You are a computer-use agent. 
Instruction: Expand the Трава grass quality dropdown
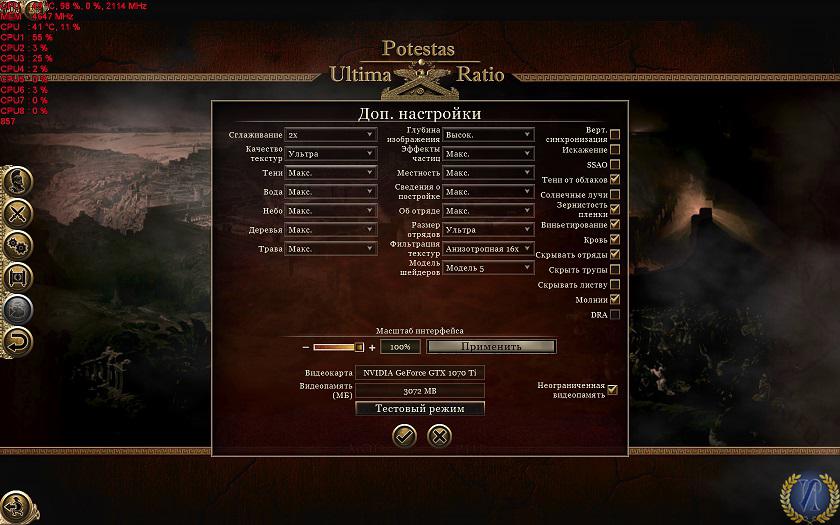330,249
